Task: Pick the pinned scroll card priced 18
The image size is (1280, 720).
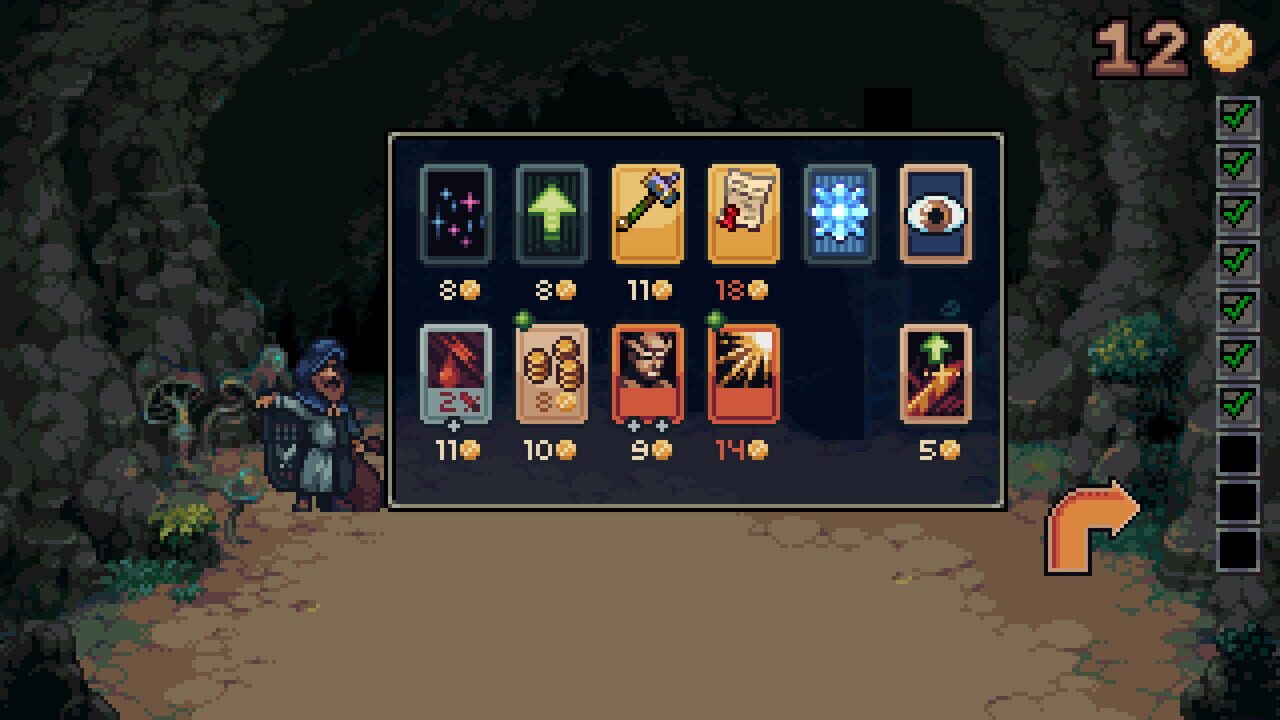Action: coord(744,214)
